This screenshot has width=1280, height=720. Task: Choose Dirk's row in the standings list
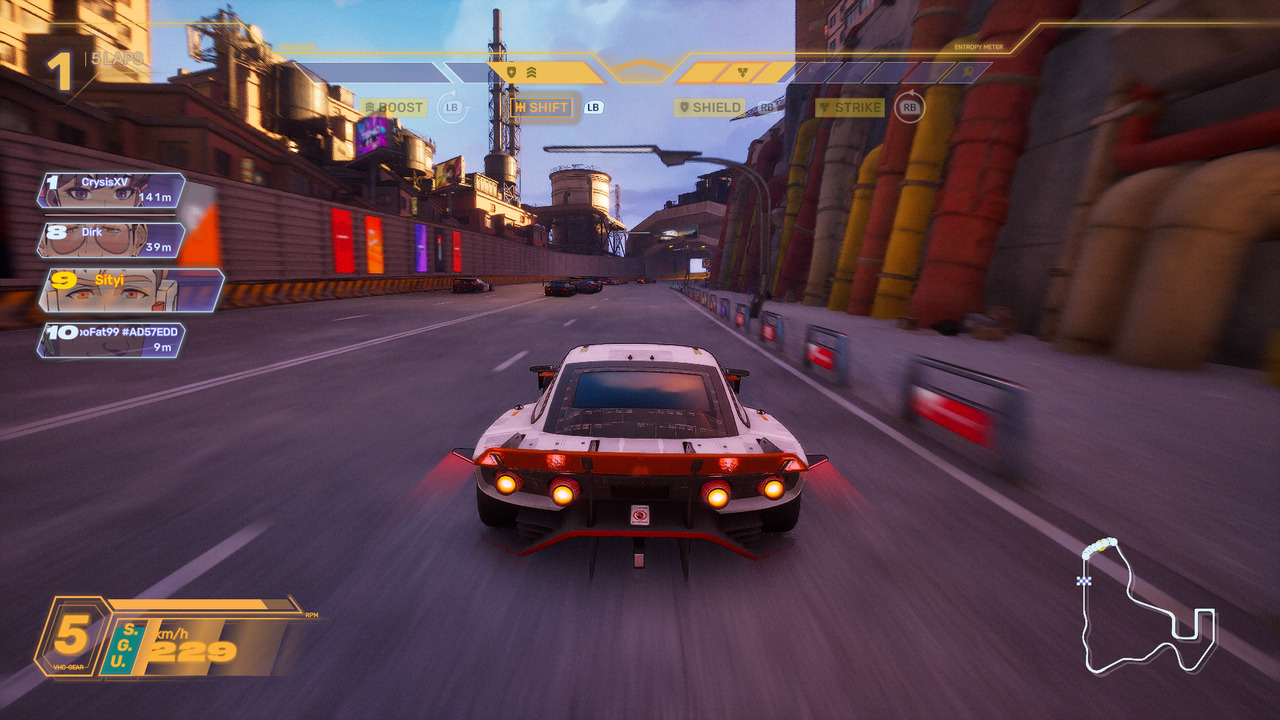[x=112, y=240]
